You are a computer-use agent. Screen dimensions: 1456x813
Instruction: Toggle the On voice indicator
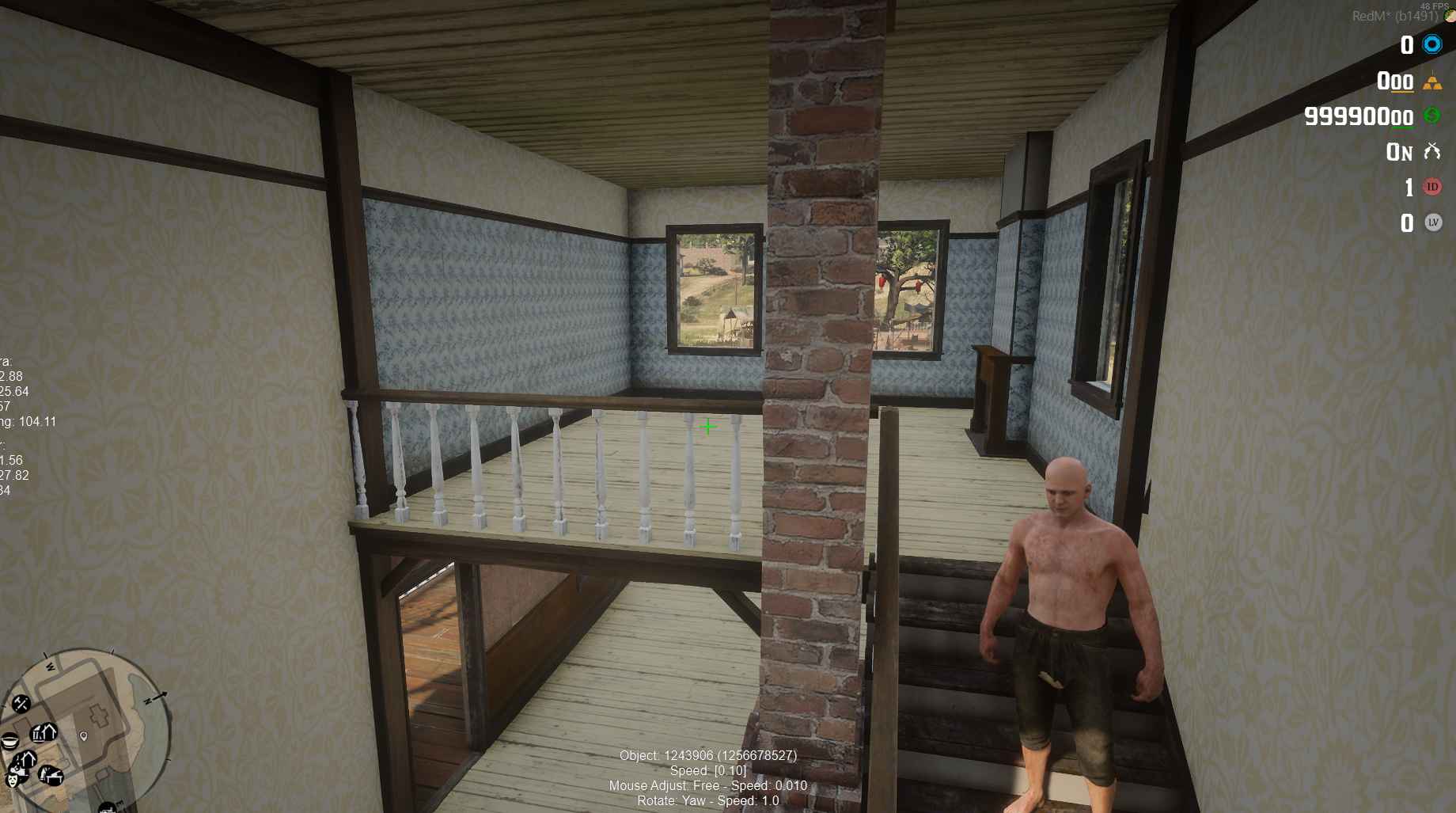coord(1400,150)
